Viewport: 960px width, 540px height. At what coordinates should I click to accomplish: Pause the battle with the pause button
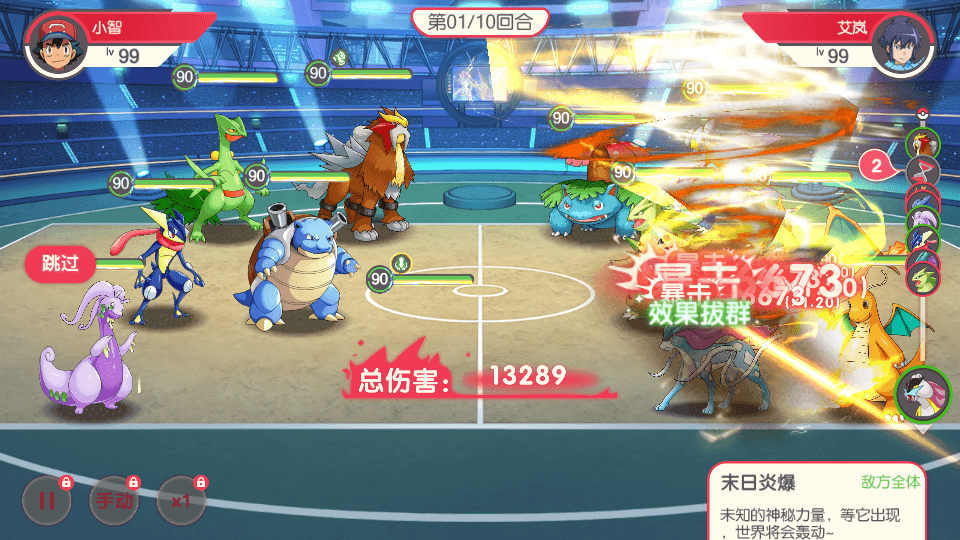[x=47, y=502]
